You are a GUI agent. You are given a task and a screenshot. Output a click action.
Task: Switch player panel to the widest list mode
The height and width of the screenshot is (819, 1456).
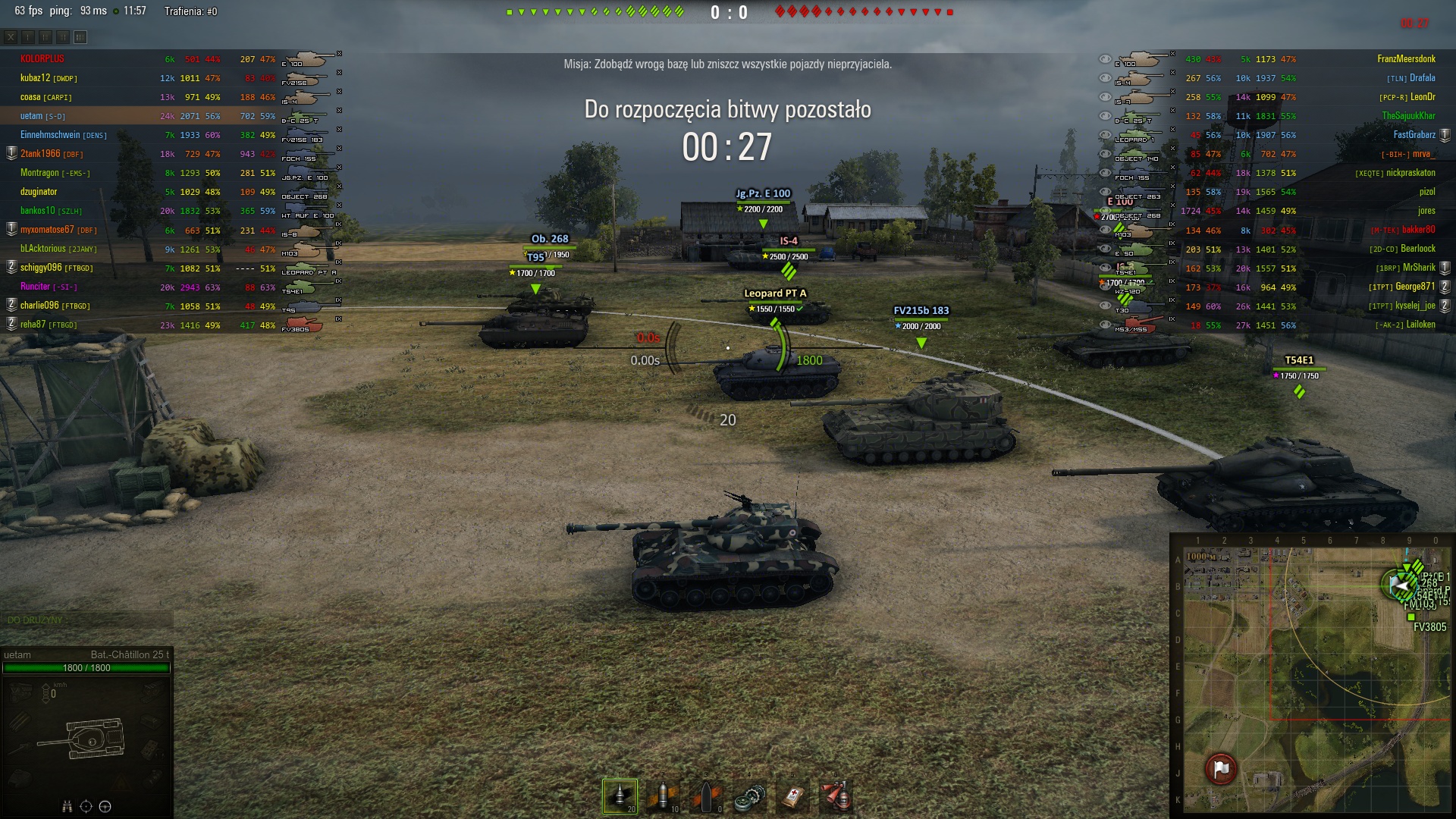tap(80, 36)
